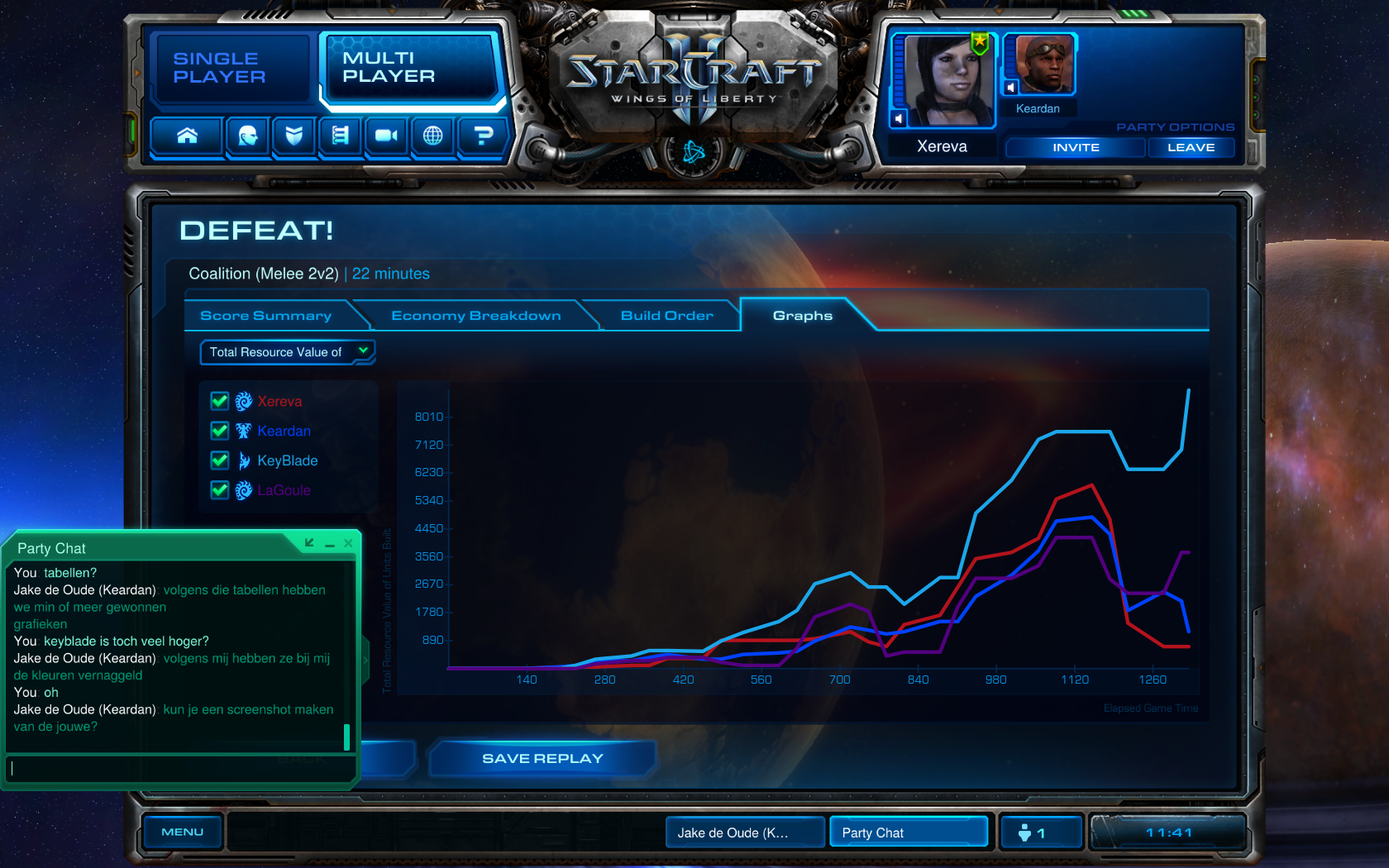1389x868 pixels.
Task: Uncheck KeyBlade in the graph legend
Action: (220, 460)
